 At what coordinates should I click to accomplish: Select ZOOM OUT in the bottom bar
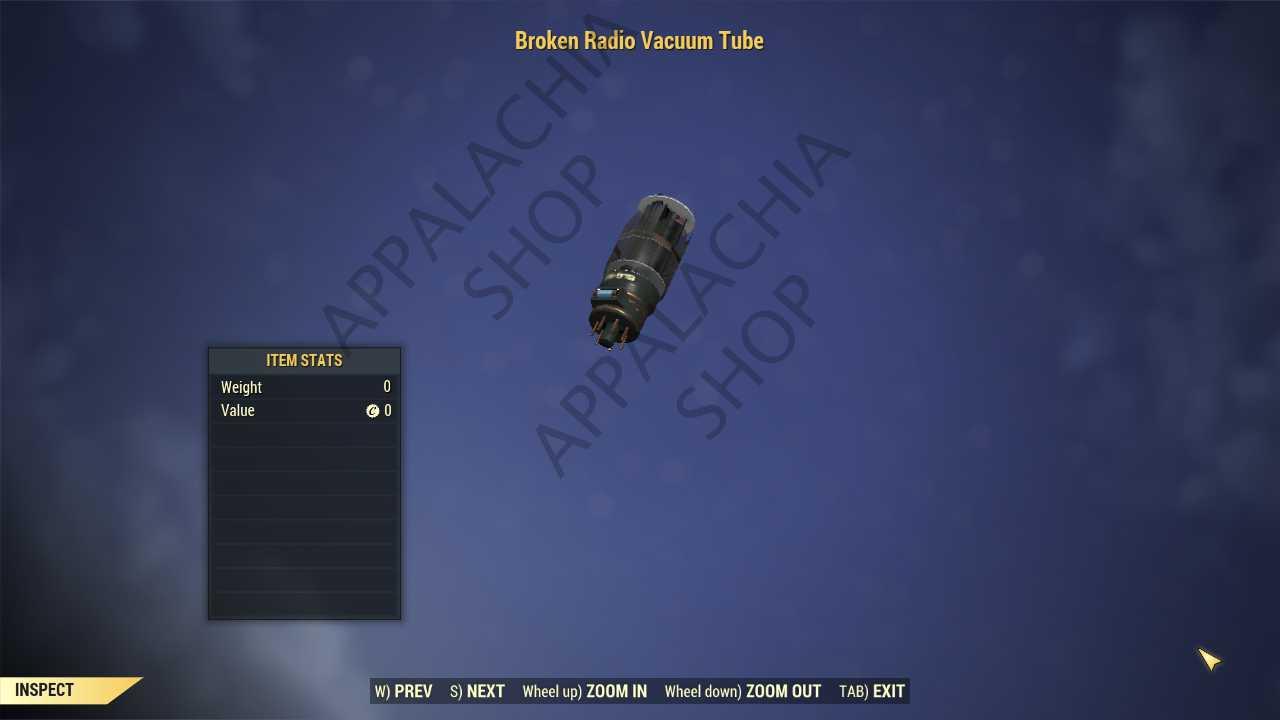point(743,691)
